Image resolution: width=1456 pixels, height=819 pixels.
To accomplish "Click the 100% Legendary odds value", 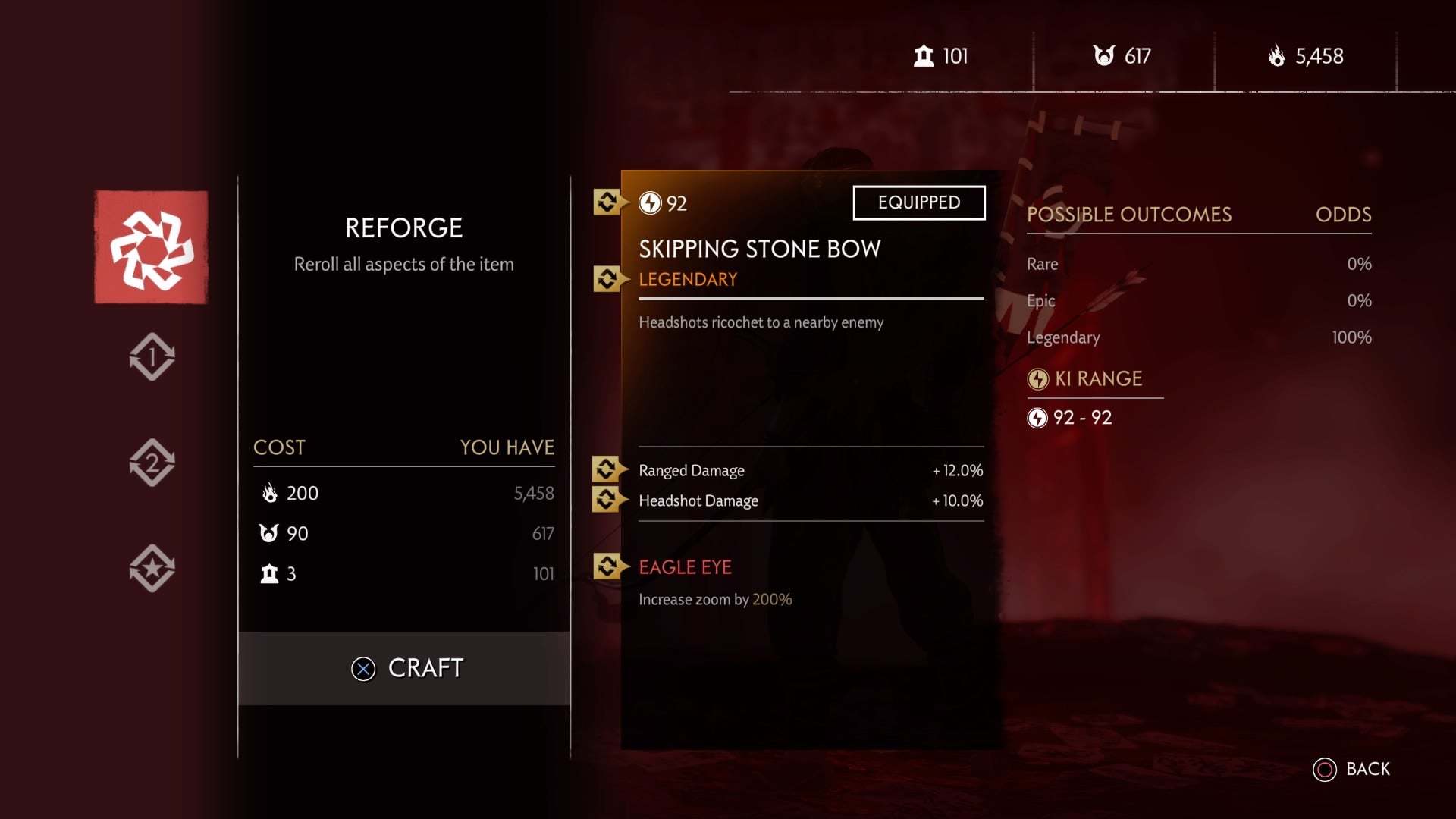I will point(1353,337).
